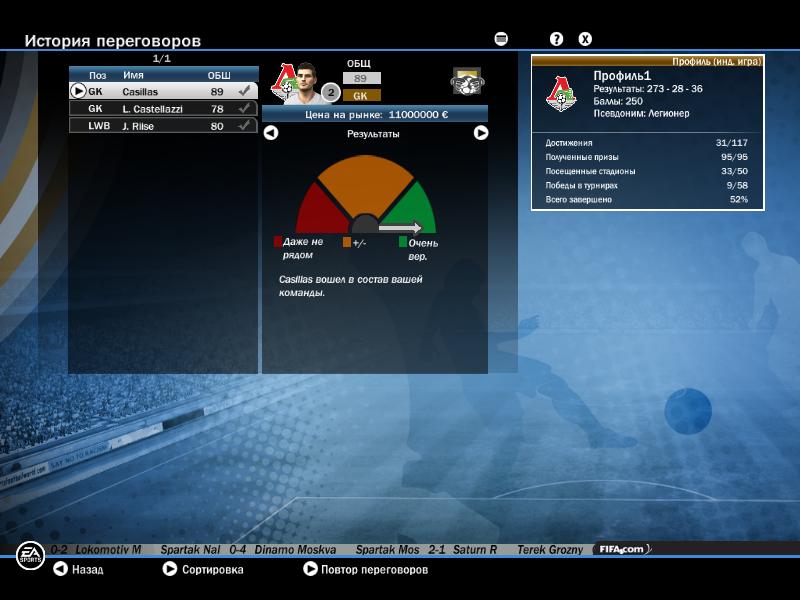Show previous page with left arrow by Результаты
Viewport: 800px width, 600px height.
271,133
